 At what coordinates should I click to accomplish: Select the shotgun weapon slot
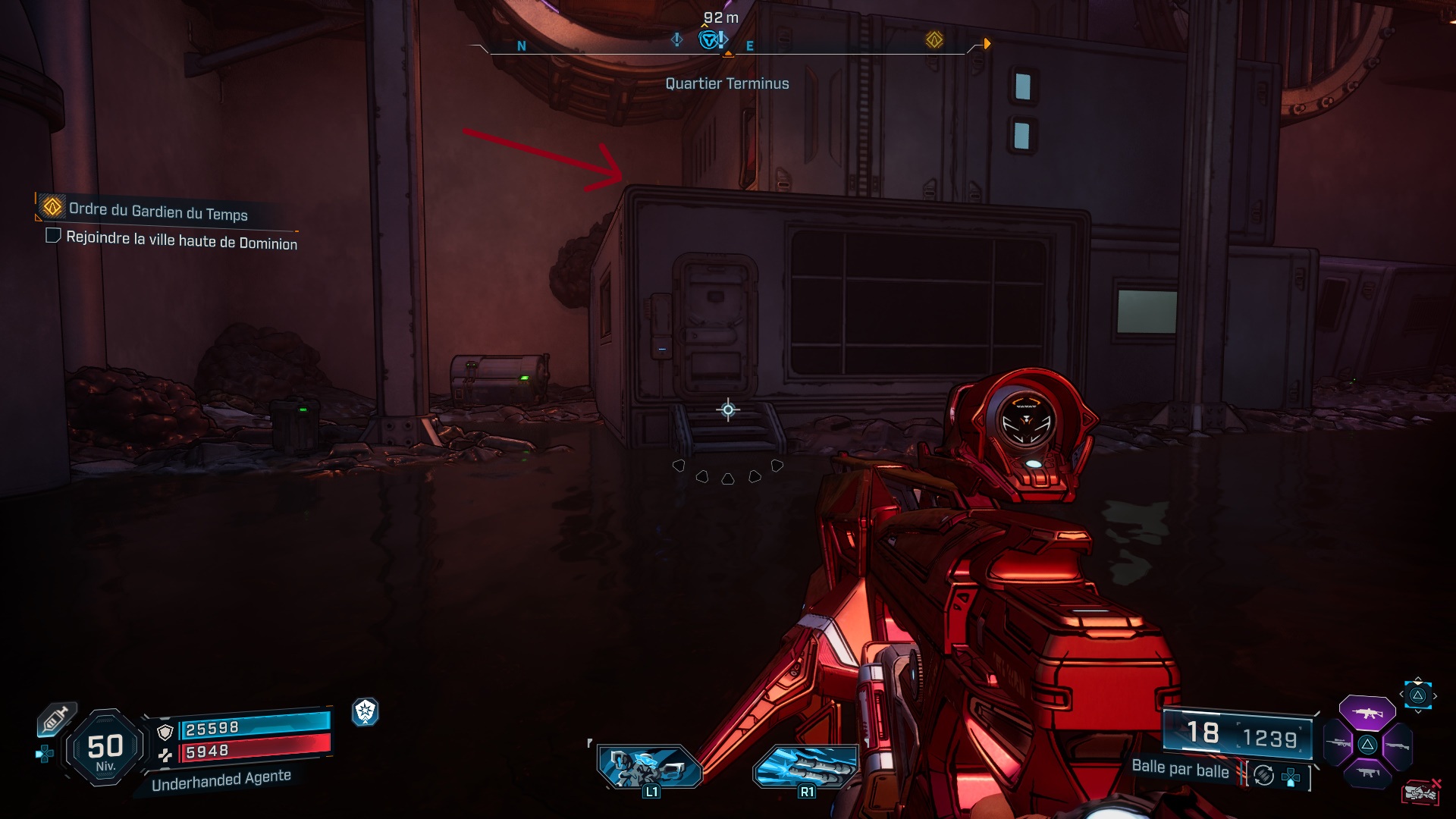(1398, 745)
